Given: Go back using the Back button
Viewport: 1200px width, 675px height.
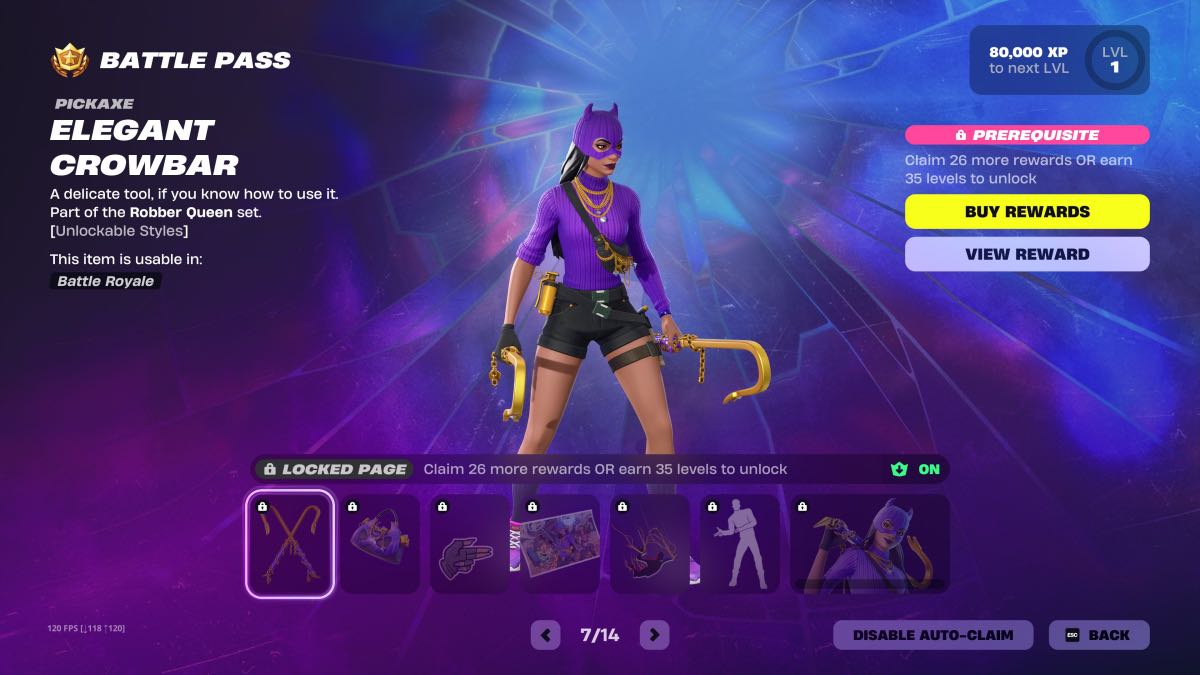Looking at the screenshot, I should (x=1099, y=635).
